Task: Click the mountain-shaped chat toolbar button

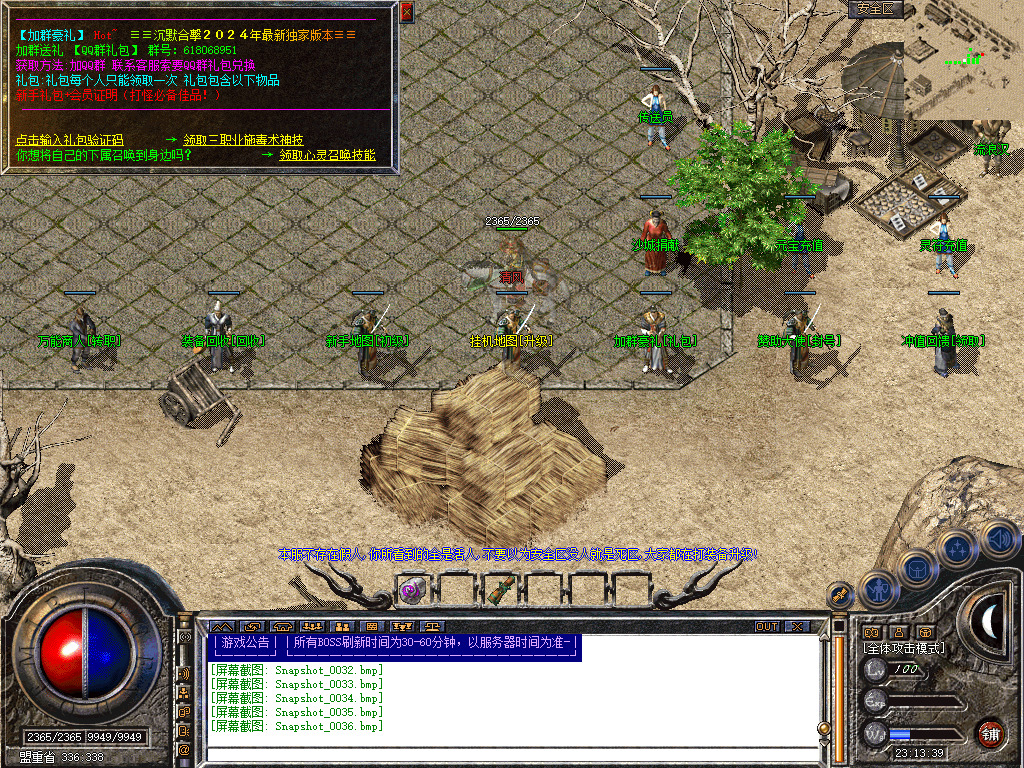Action: (x=220, y=627)
